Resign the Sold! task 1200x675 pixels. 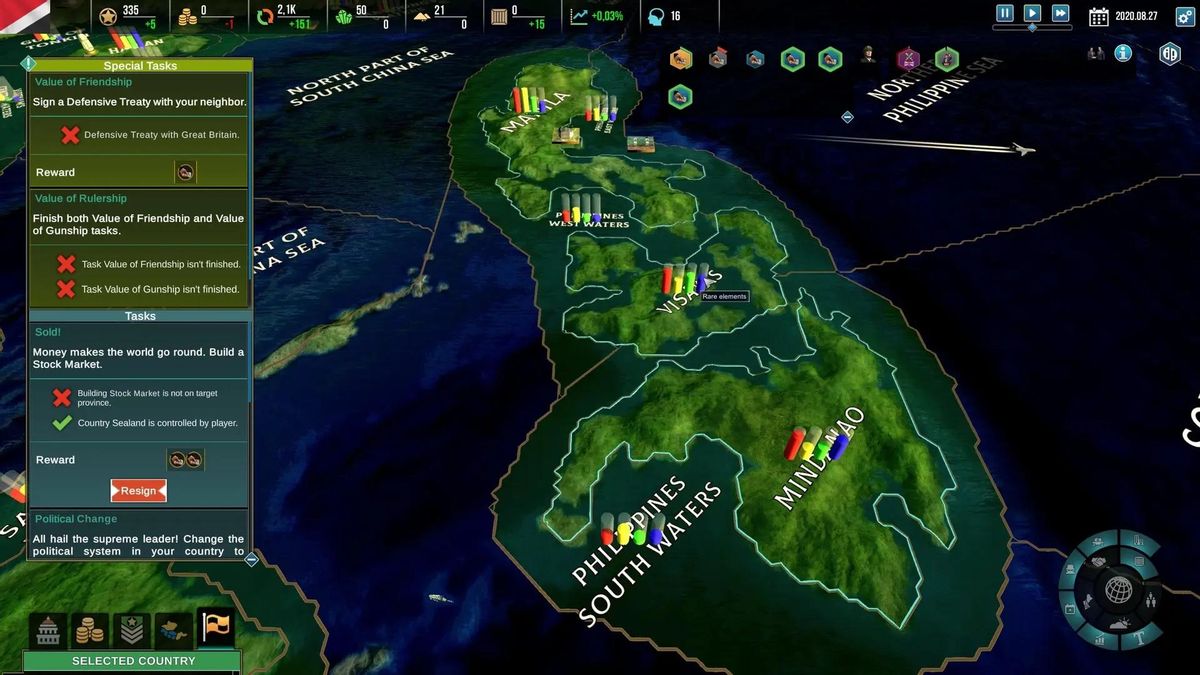(139, 491)
